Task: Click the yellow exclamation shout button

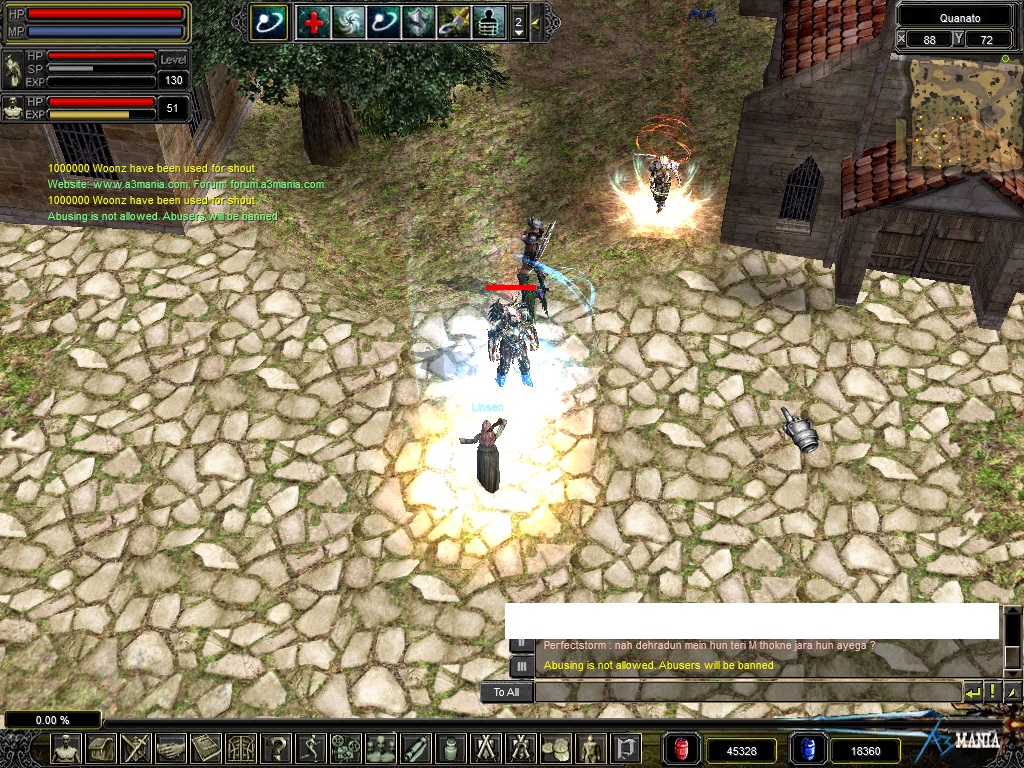Action: [992, 692]
